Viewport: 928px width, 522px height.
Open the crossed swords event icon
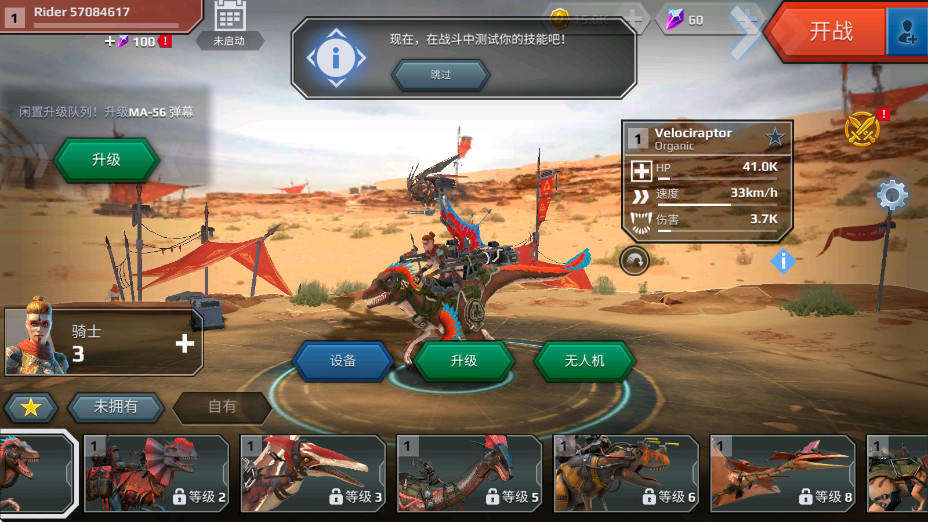click(x=861, y=129)
